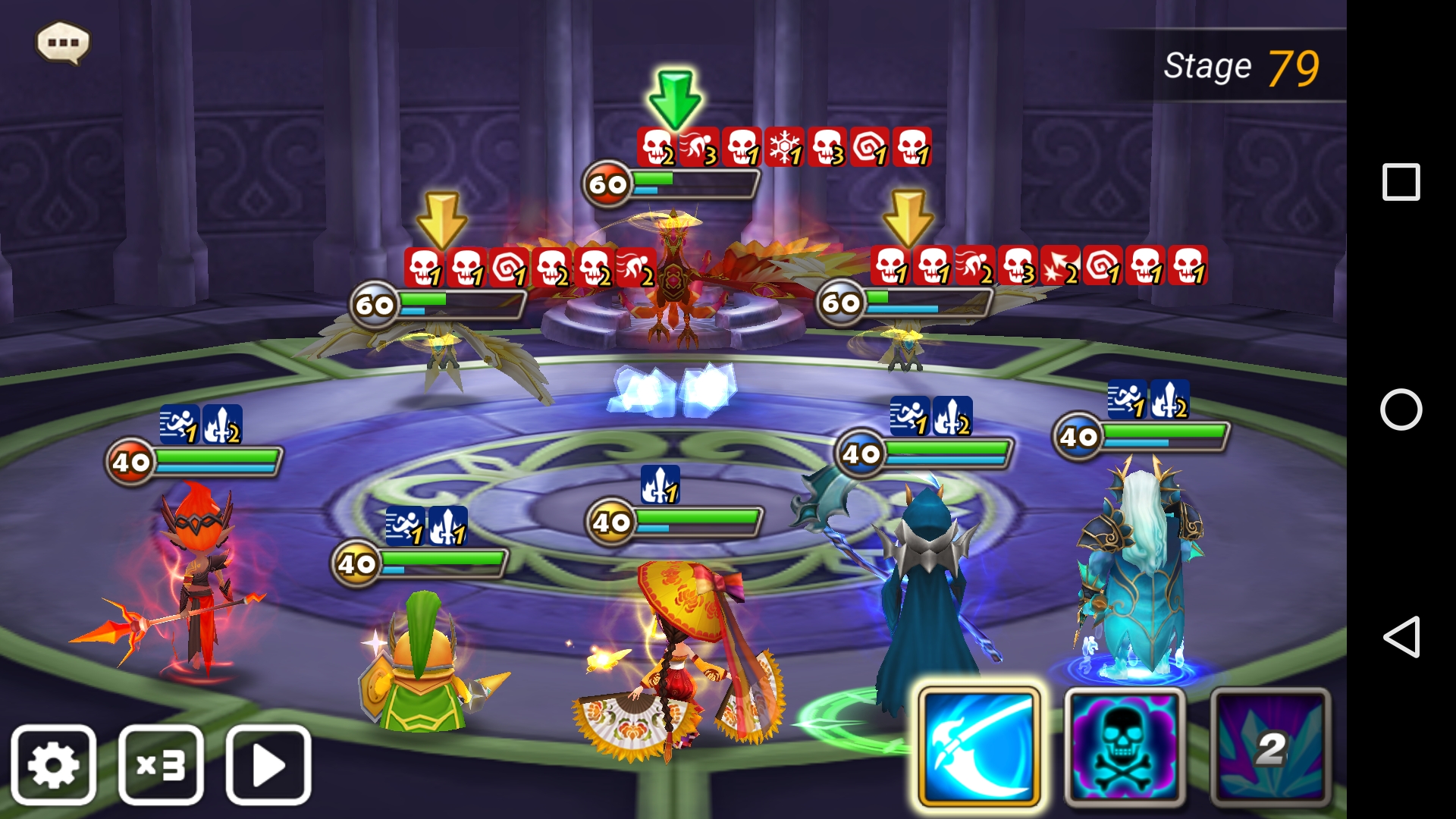This screenshot has height=819, width=1456.
Task: Select the cyan skull and crossbones skill
Action: coord(1125,747)
